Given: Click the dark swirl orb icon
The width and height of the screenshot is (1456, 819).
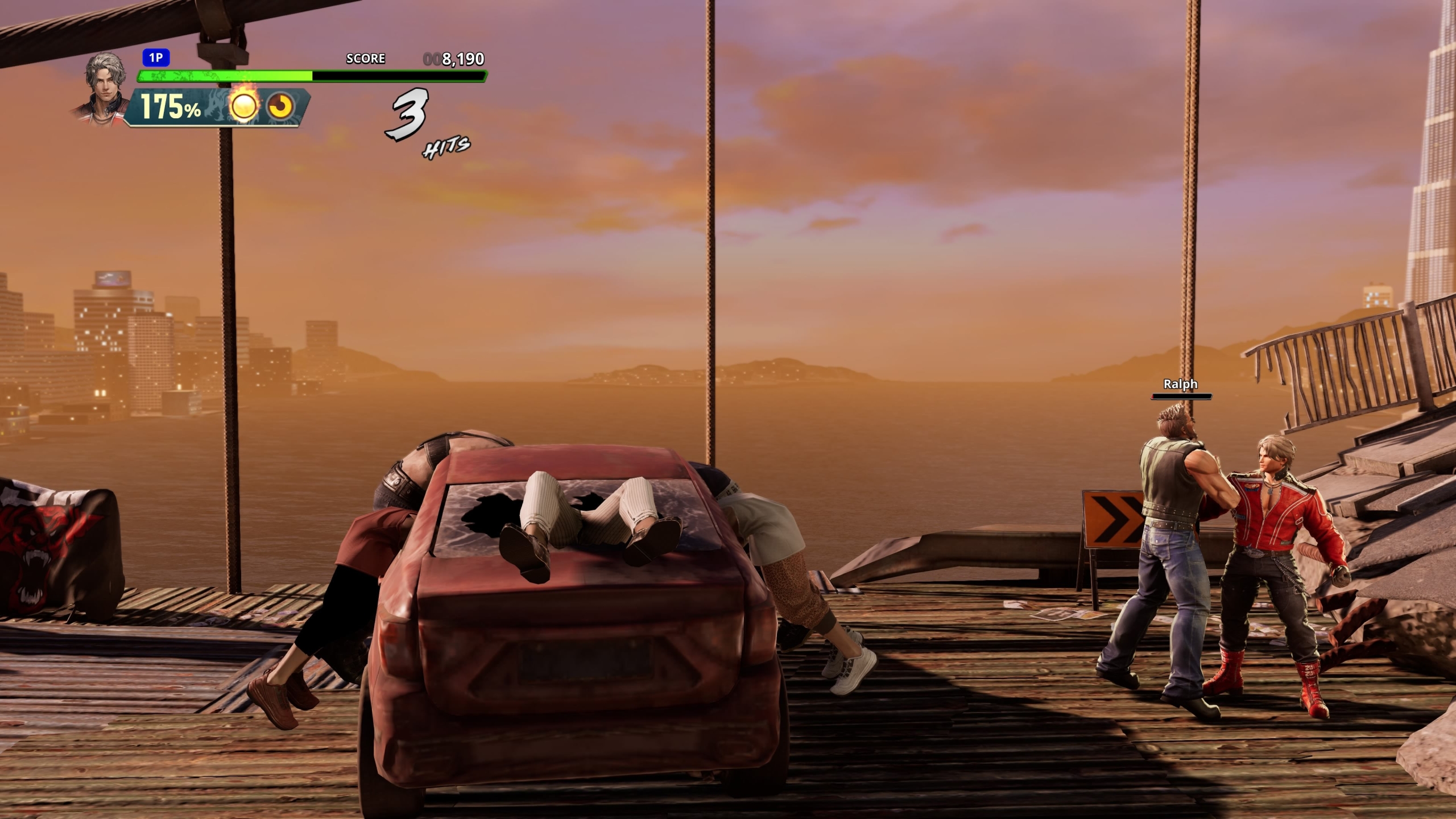Looking at the screenshot, I should (x=280, y=106).
